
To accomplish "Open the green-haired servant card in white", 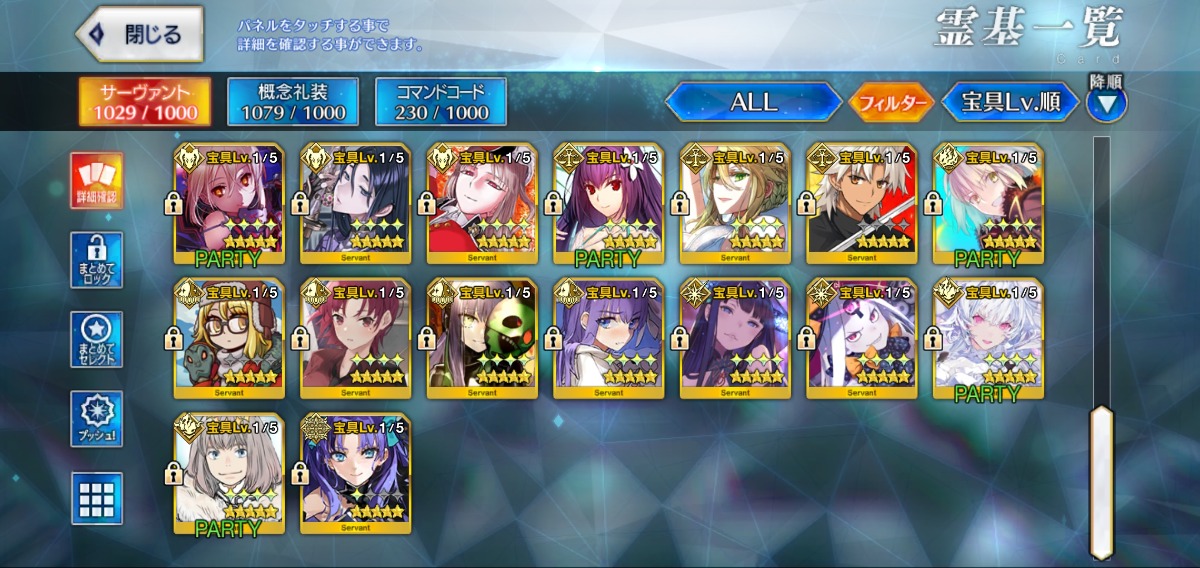I will click(x=735, y=205).
